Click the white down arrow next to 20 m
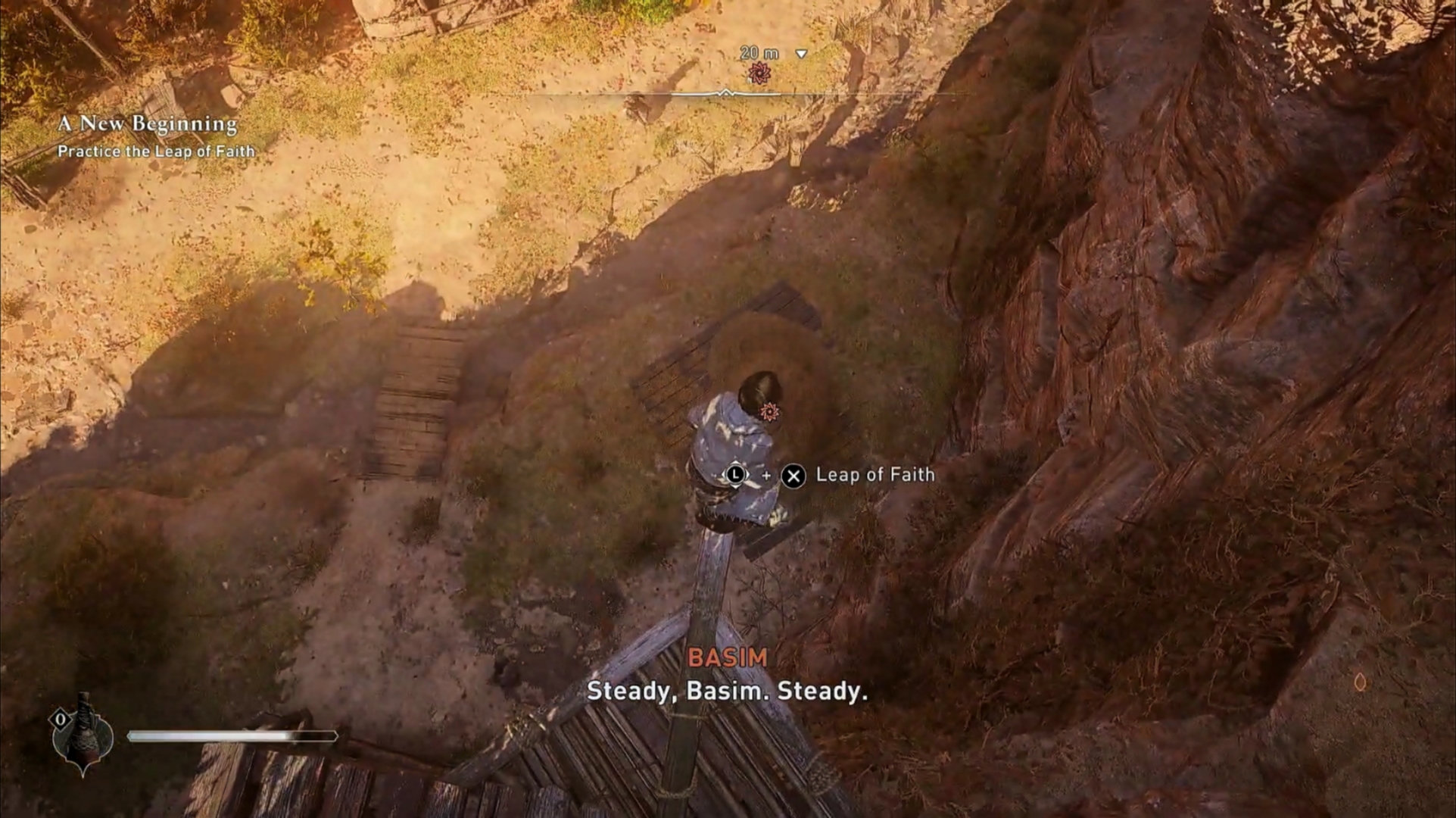1456x818 pixels. click(x=800, y=54)
